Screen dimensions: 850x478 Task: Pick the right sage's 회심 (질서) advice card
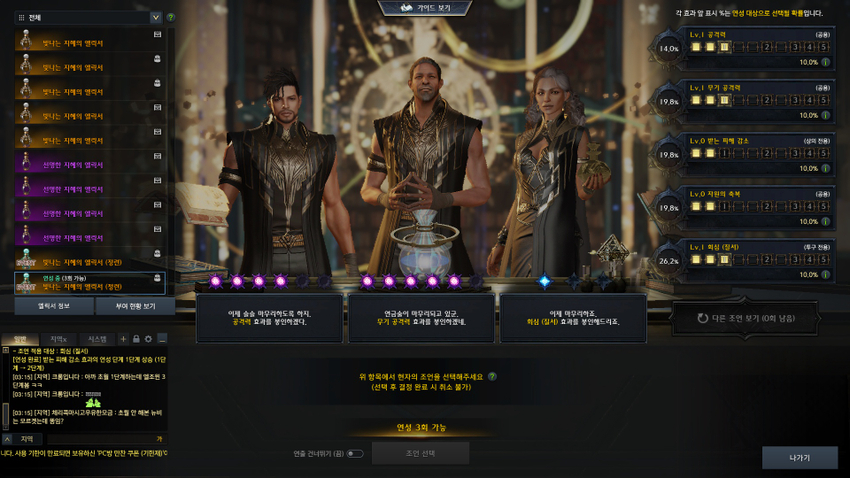click(x=572, y=318)
